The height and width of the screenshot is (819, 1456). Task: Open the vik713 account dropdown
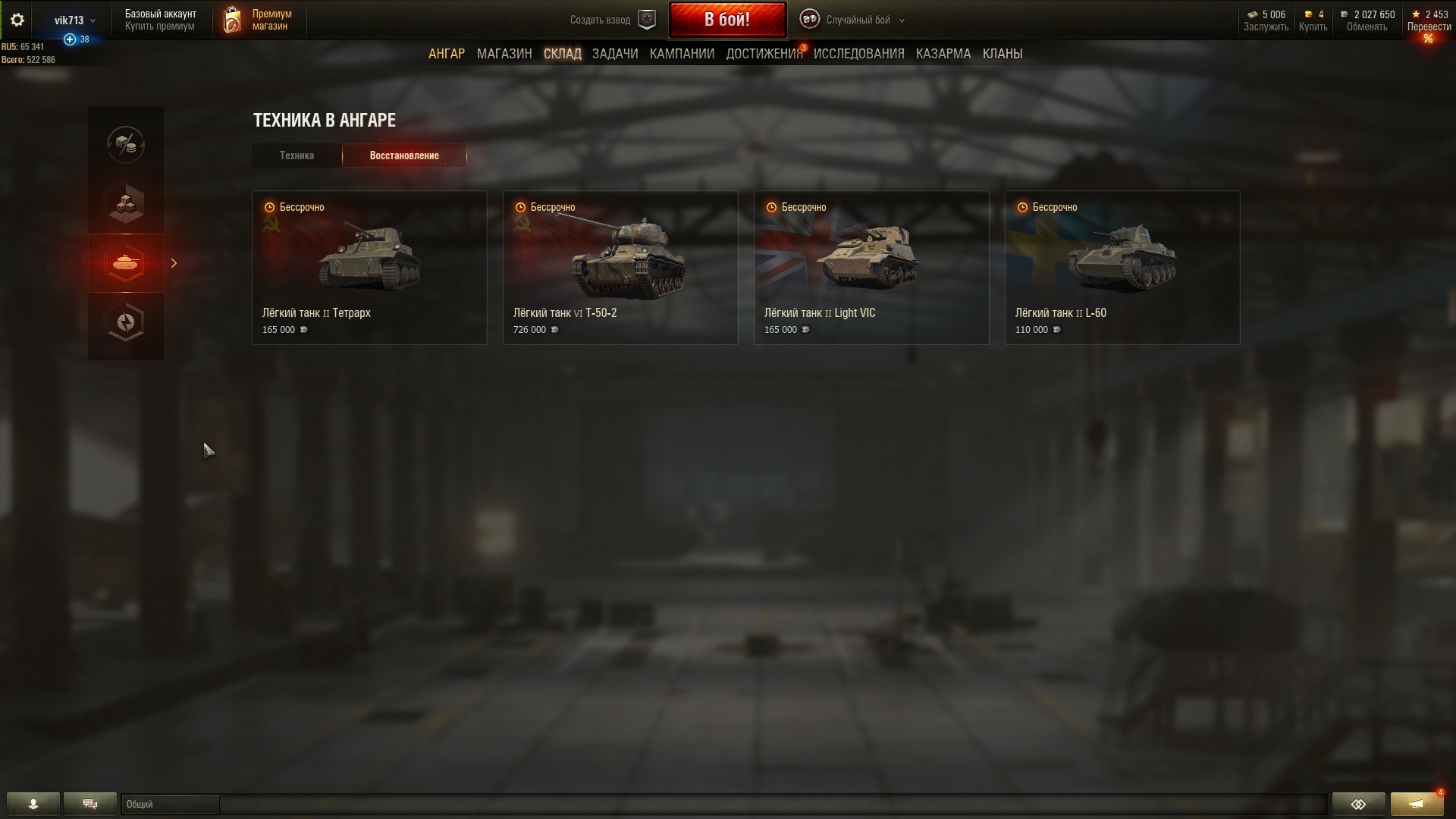point(72,20)
